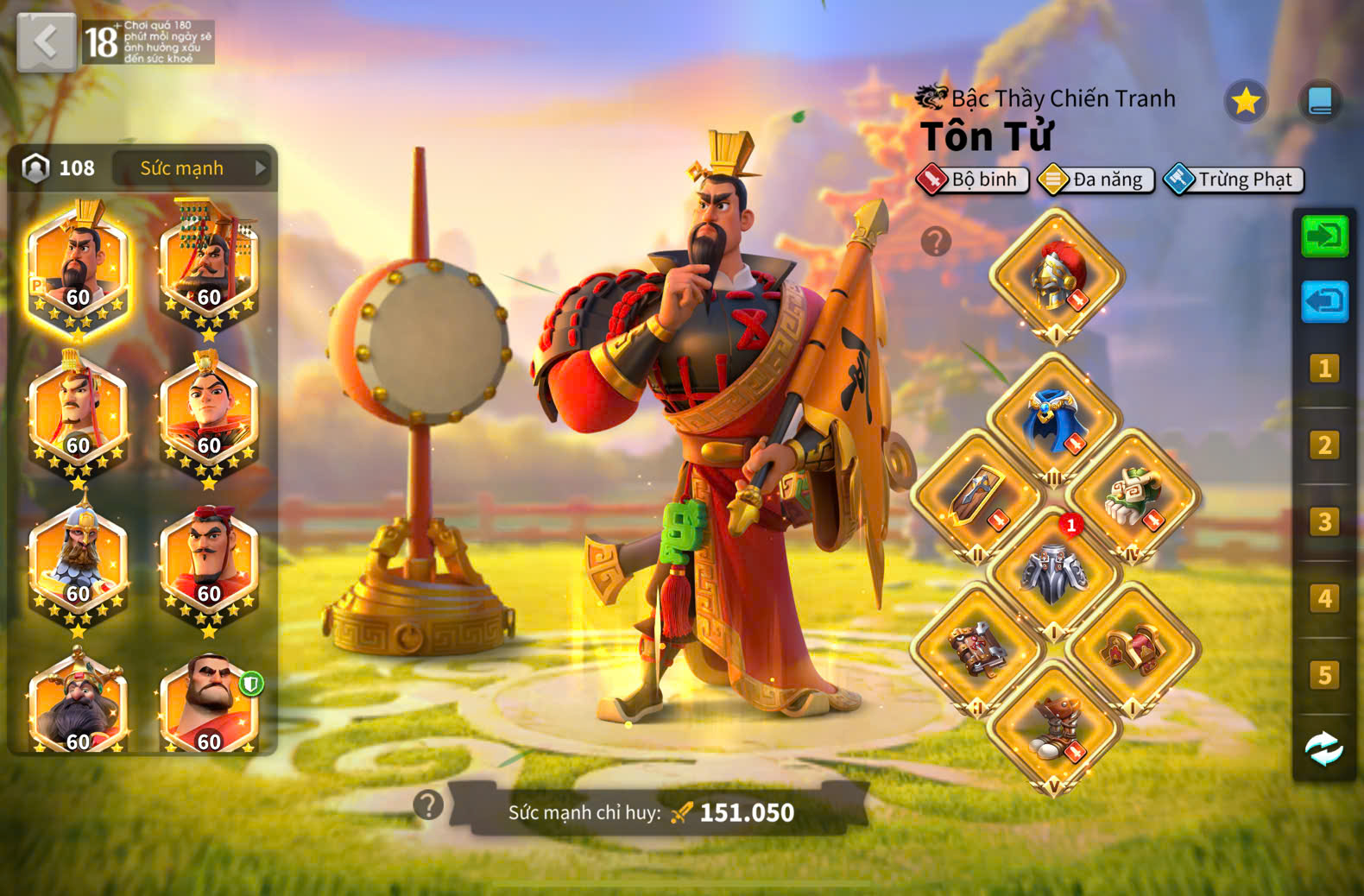Select the red-plumed helmet equipment slot
The image size is (1364, 896).
[x=1057, y=278]
